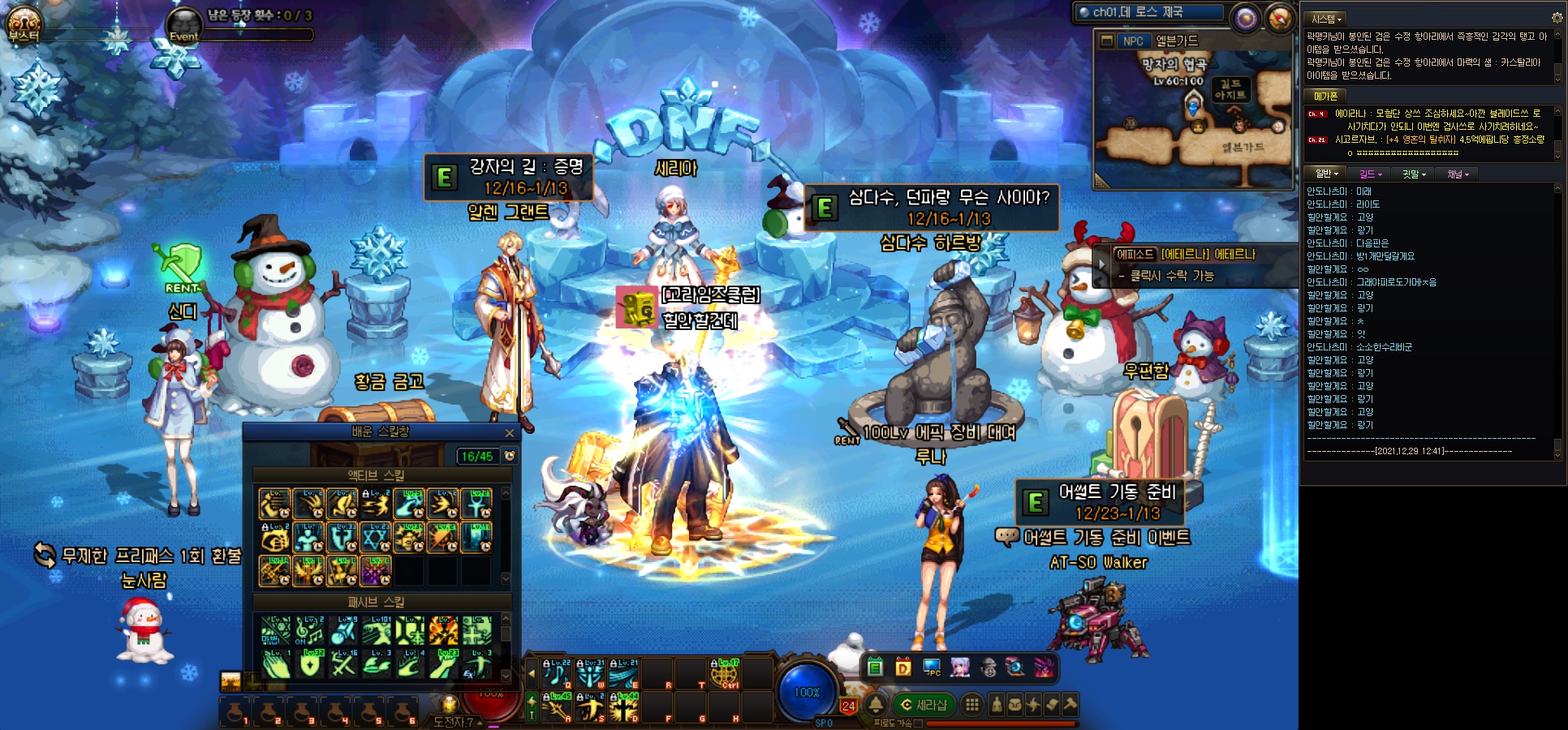Click the compass icon above the minimap
The height and width of the screenshot is (730, 1568).
[1280, 18]
